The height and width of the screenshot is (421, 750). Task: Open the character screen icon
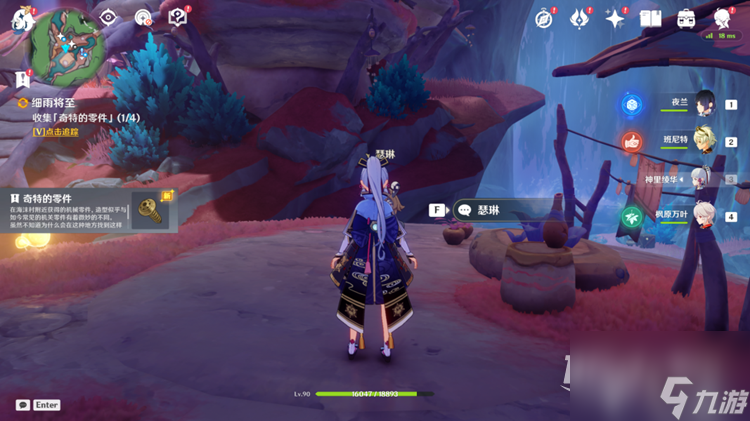[722, 18]
